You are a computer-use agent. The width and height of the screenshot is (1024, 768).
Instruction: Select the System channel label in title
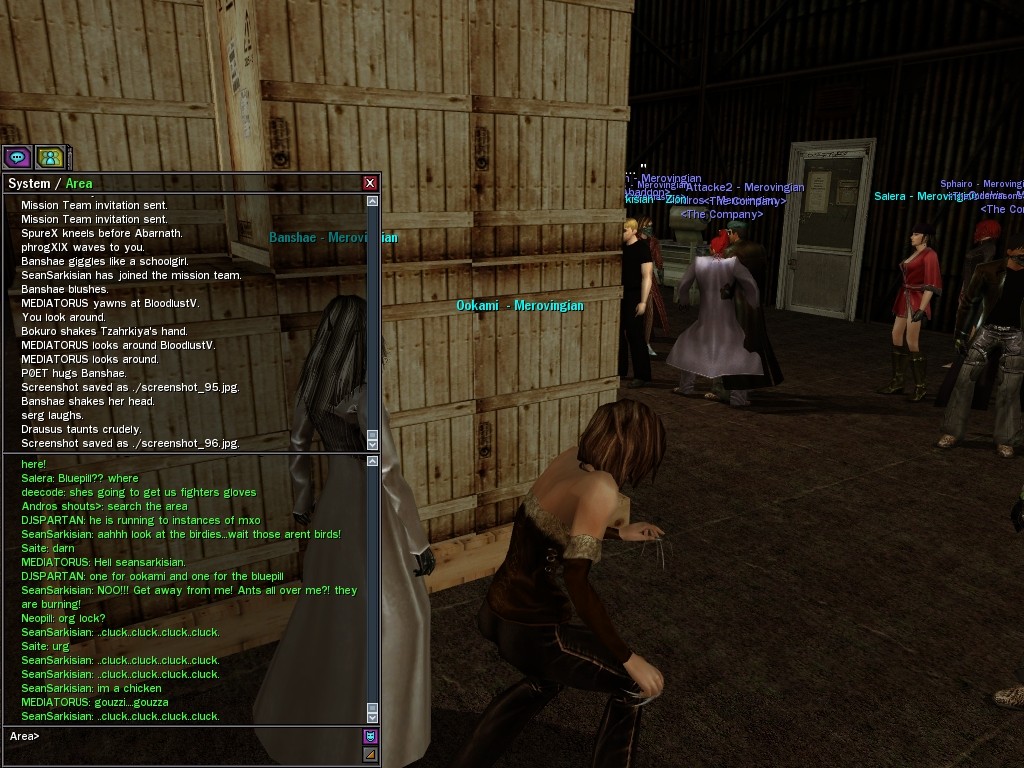pyautogui.click(x=28, y=183)
